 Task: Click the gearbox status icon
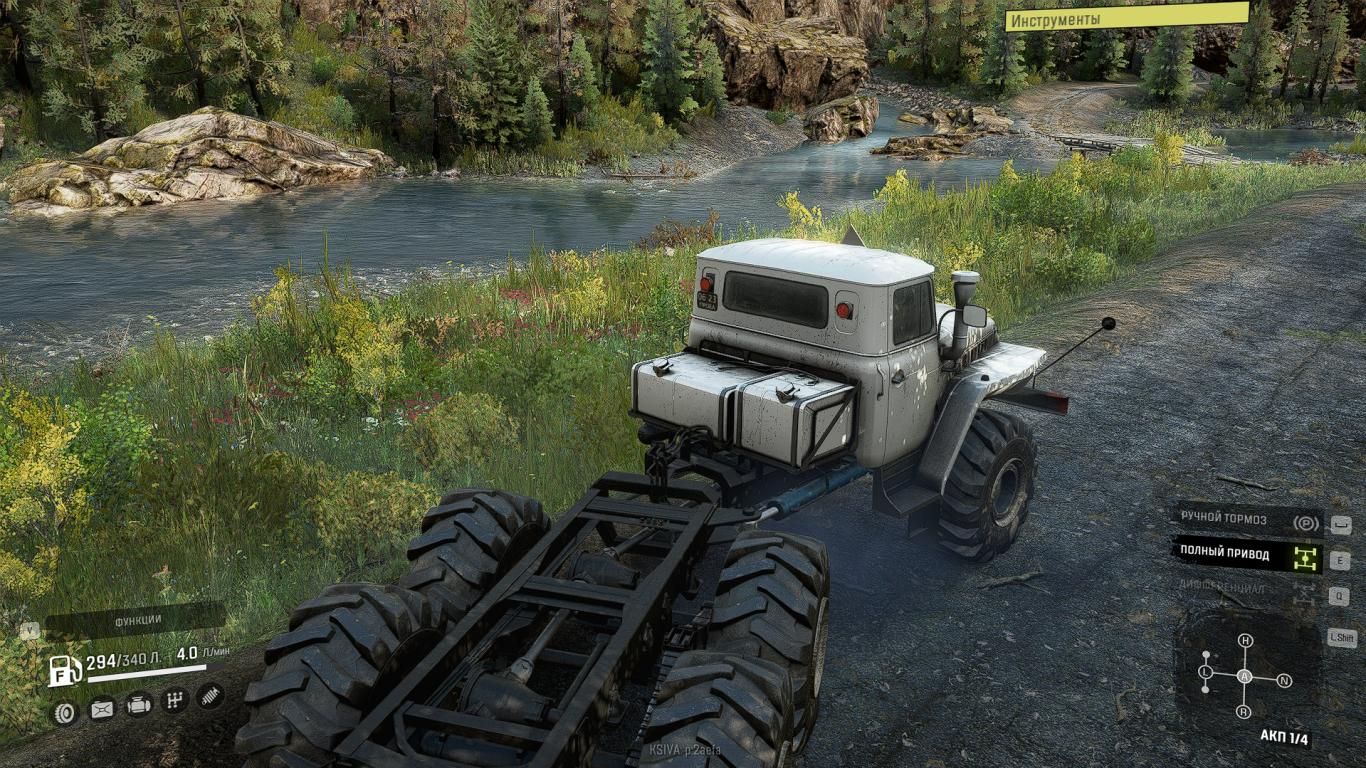click(175, 699)
